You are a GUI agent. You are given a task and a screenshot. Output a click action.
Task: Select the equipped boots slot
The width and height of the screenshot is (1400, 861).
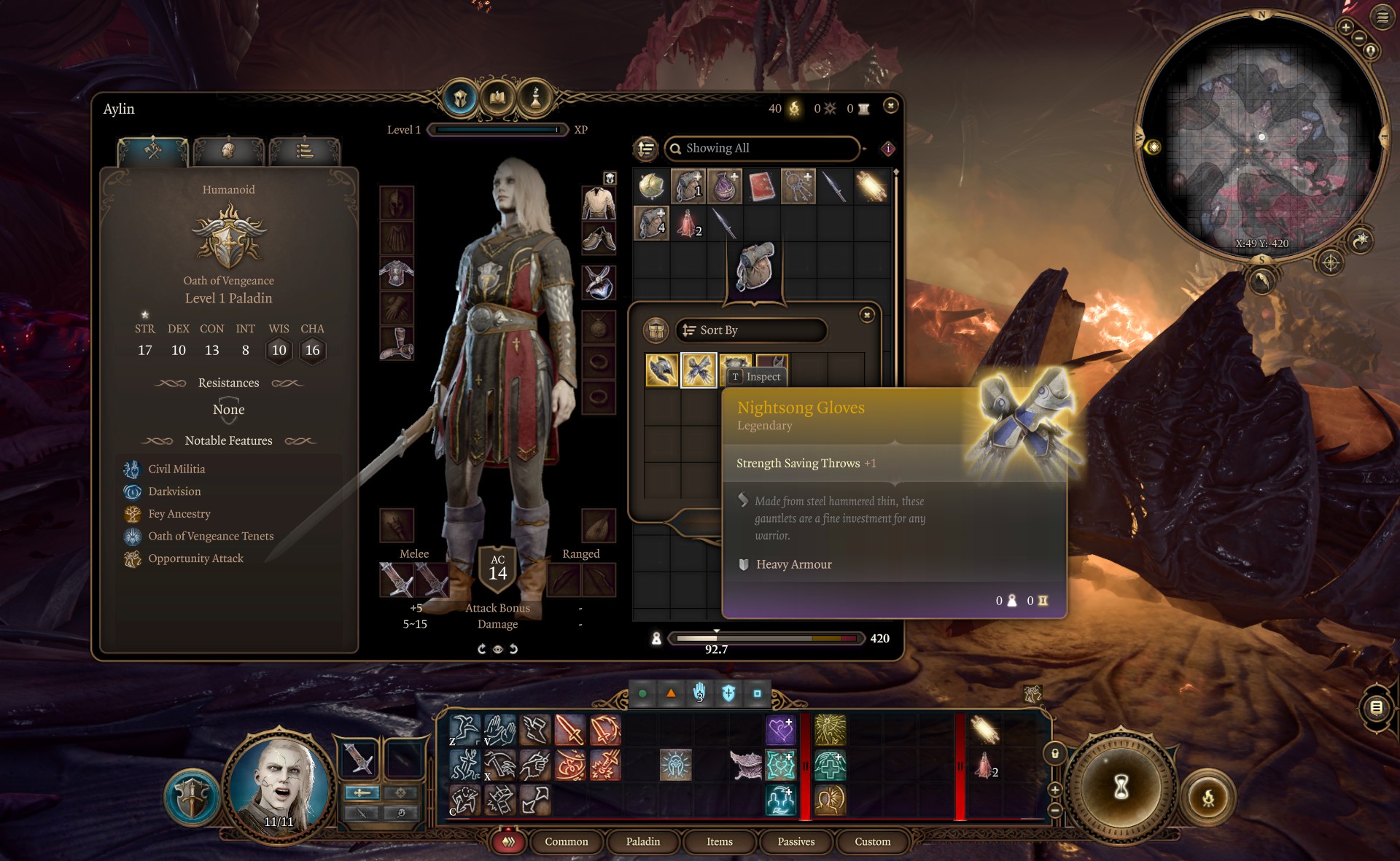point(397,343)
